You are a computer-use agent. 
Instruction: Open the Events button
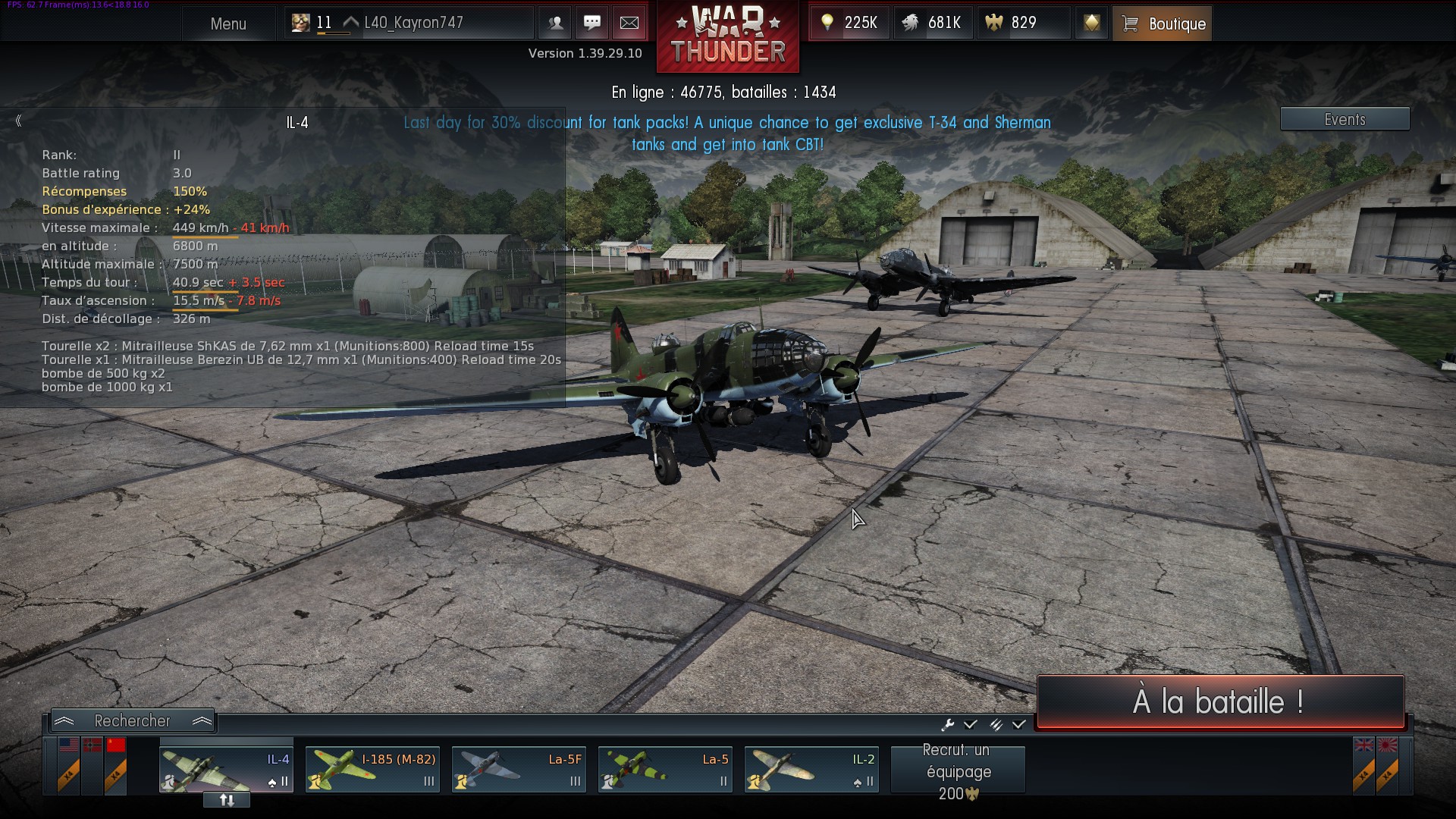coord(1345,119)
